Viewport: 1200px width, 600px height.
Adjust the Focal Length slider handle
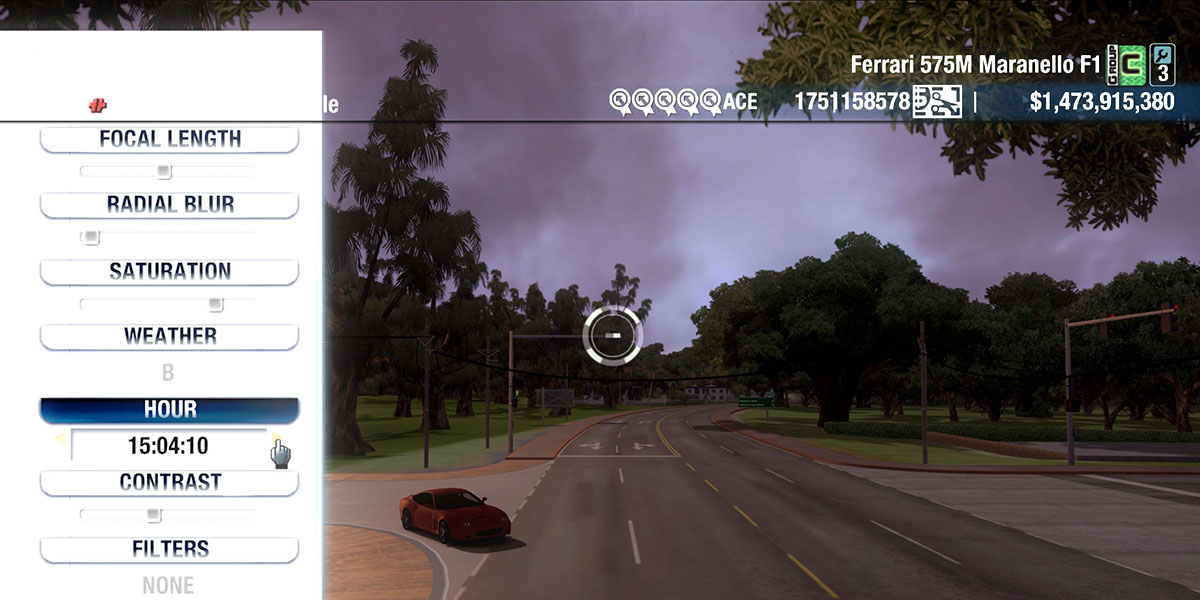coord(165,172)
